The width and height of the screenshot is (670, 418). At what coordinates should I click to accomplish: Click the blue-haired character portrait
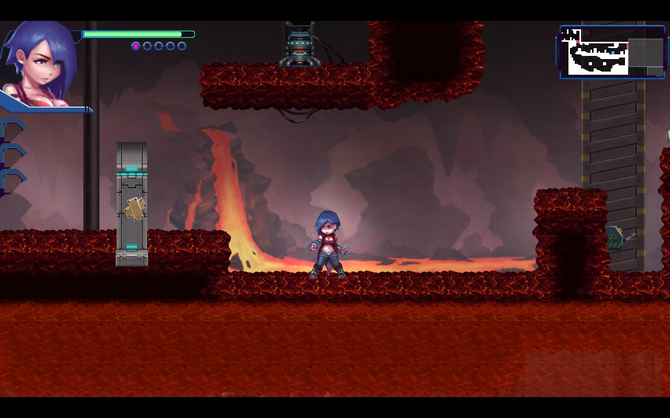pyautogui.click(x=40, y=60)
